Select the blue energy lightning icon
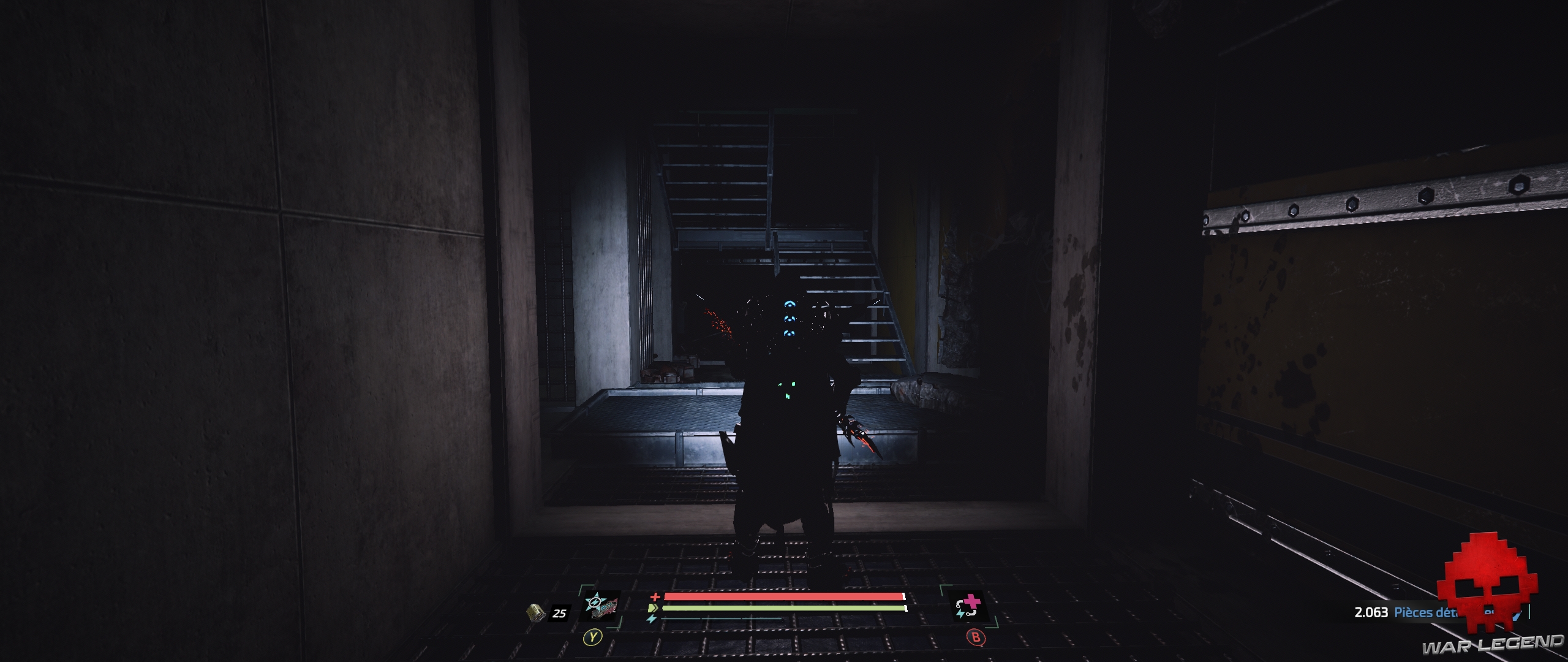Image resolution: width=1568 pixels, height=662 pixels. [651, 619]
